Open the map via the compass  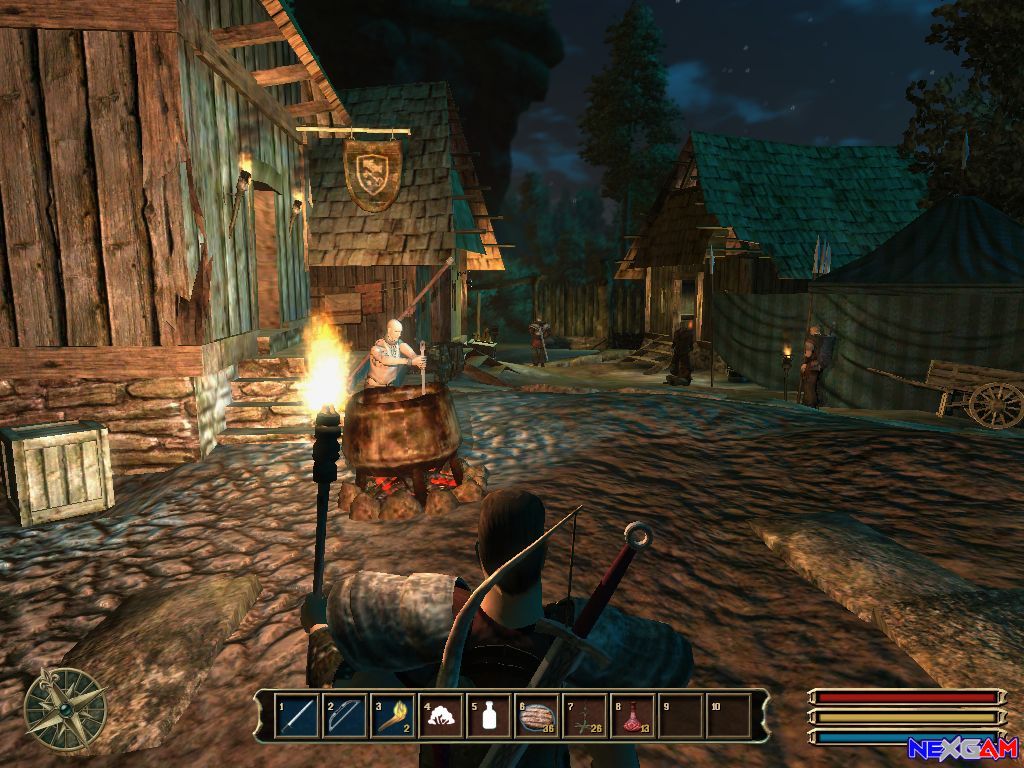tap(66, 709)
